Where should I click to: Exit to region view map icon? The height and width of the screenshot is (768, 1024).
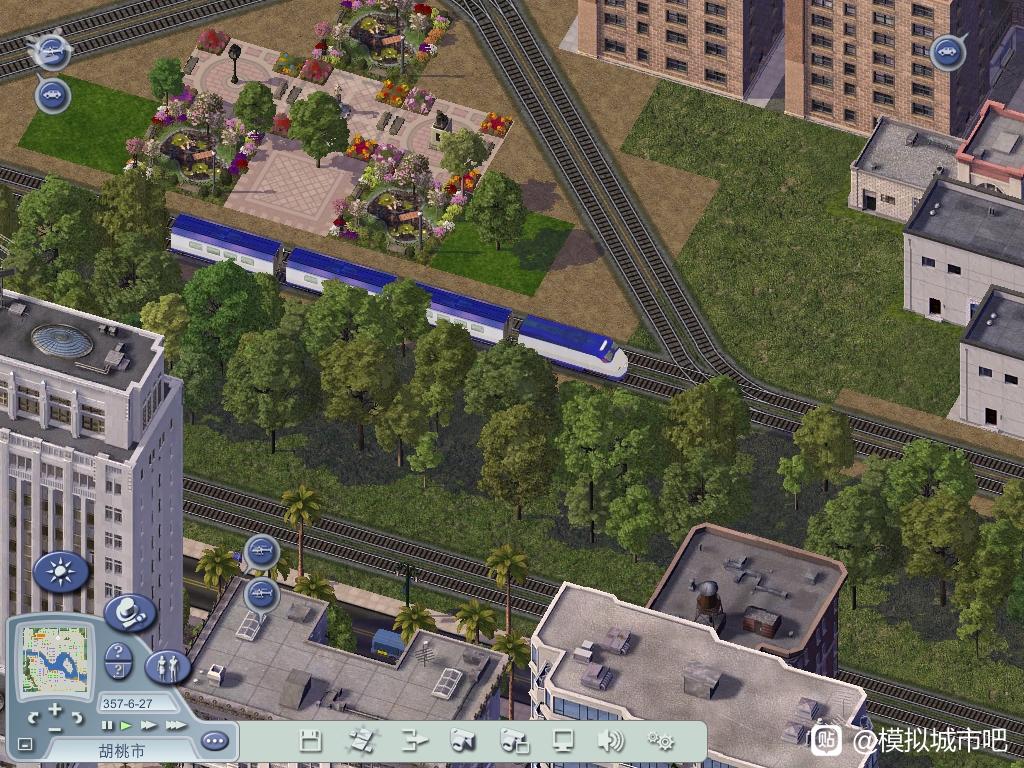point(361,741)
